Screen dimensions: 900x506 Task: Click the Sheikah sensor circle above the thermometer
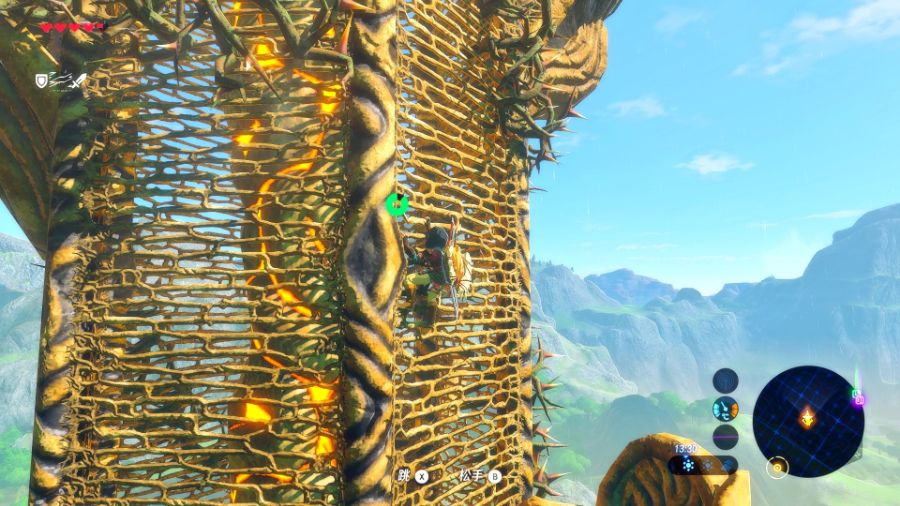click(726, 380)
